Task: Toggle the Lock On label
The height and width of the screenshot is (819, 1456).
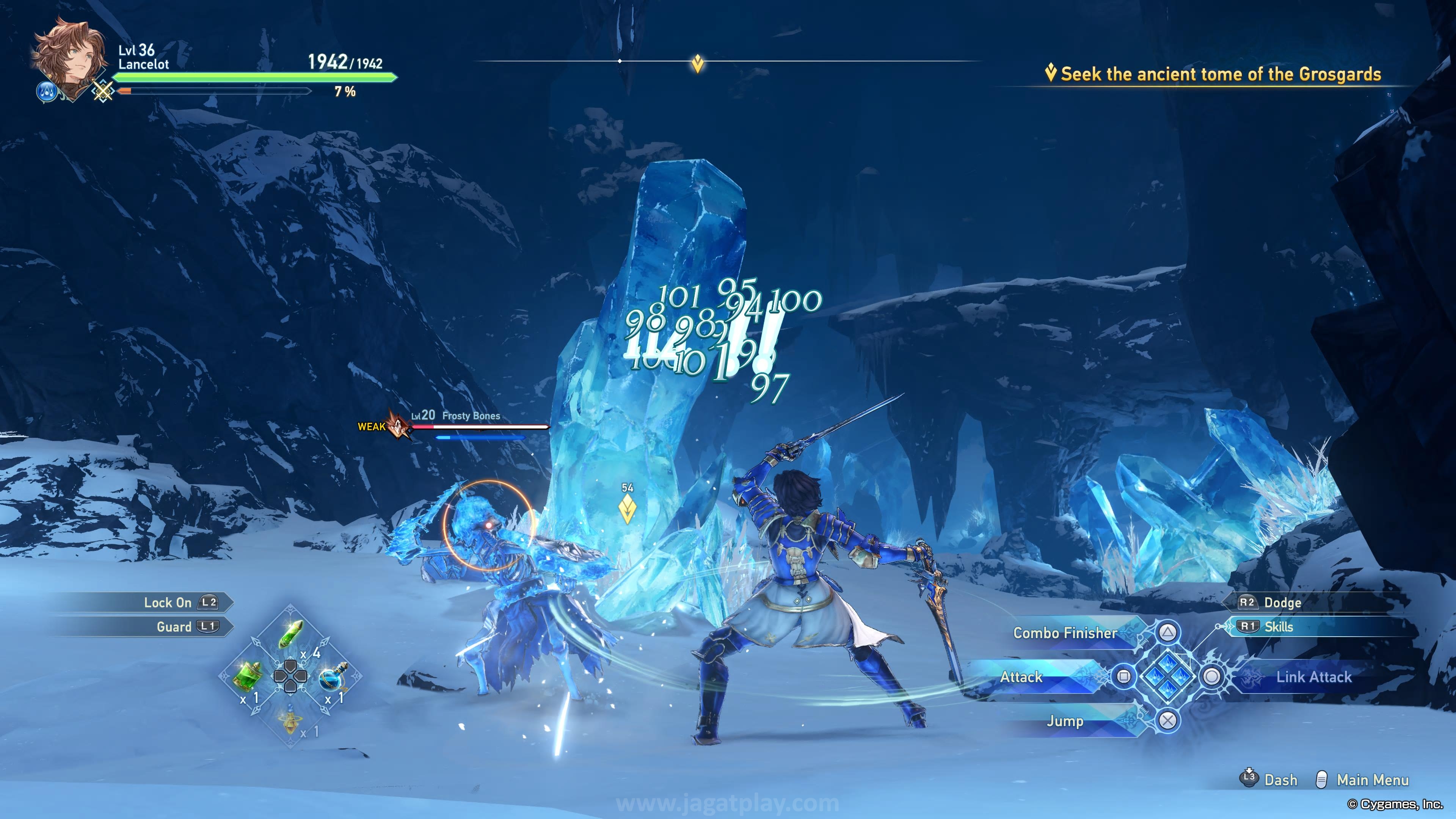Action: pyautogui.click(x=167, y=602)
